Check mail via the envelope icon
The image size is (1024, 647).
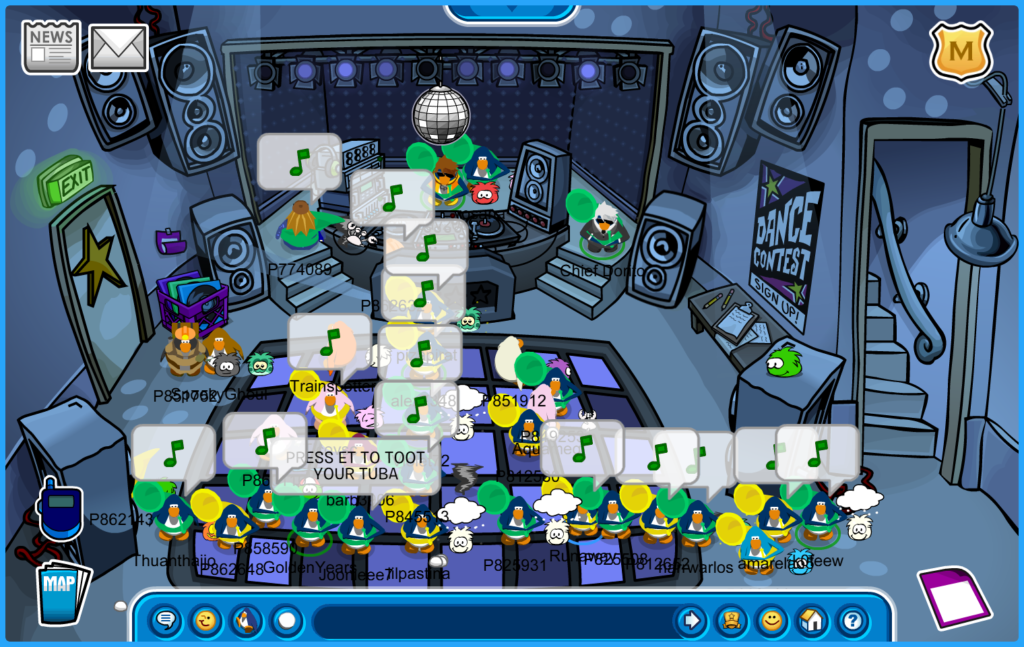119,47
